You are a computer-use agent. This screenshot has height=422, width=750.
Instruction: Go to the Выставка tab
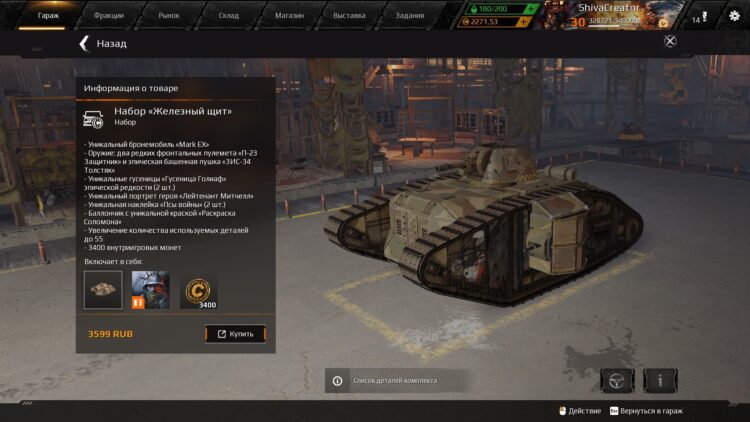coord(349,16)
